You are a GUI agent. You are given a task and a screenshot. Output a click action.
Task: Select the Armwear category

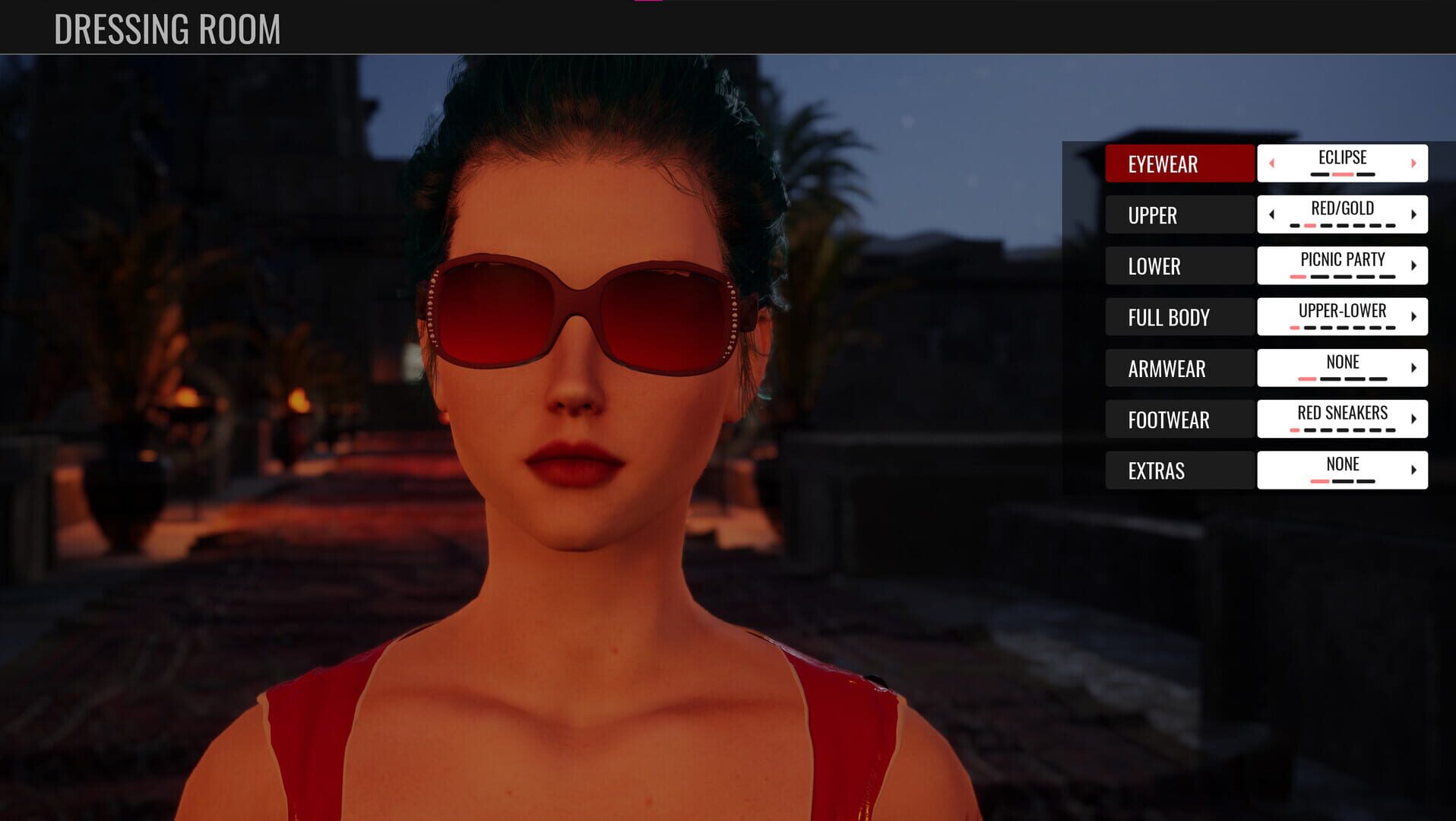point(1179,369)
